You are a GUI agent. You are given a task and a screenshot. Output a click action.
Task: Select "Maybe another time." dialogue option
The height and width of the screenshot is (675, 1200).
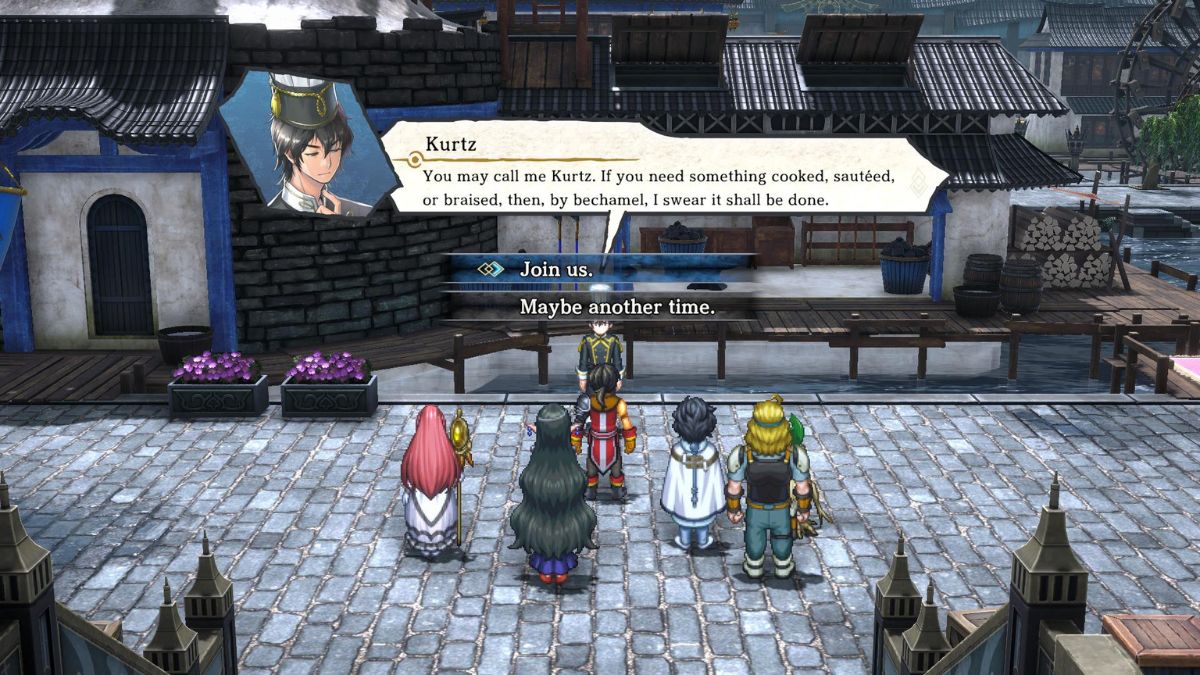tap(617, 307)
